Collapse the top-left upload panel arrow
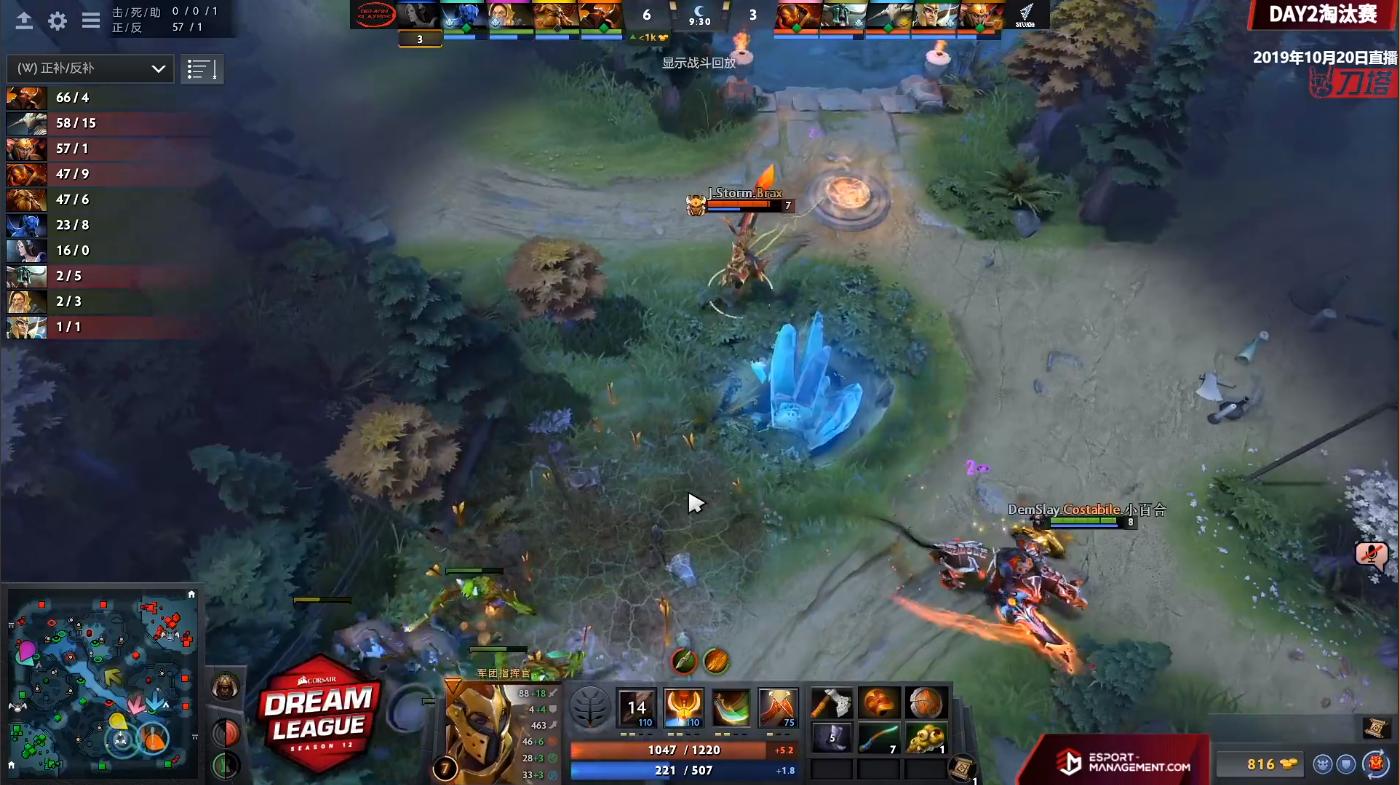 tap(24, 20)
